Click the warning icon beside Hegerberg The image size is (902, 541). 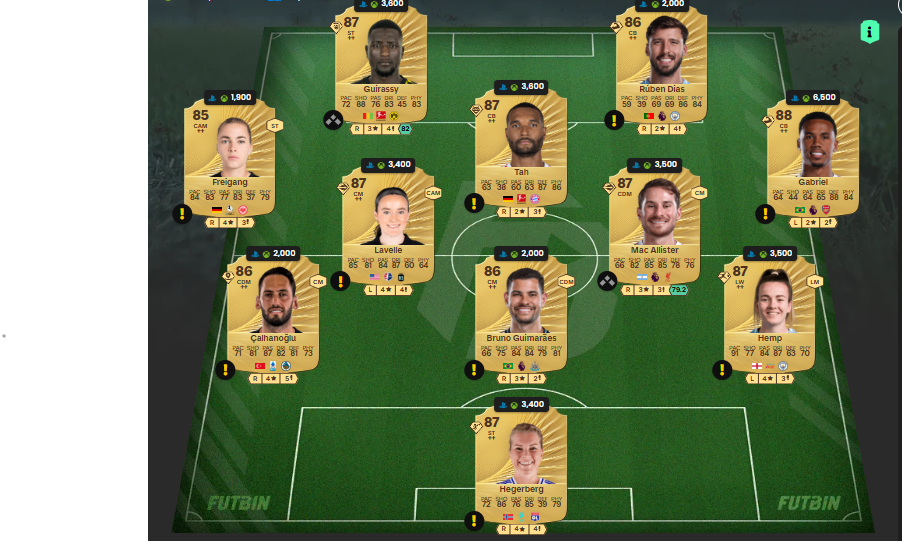tap(473, 520)
